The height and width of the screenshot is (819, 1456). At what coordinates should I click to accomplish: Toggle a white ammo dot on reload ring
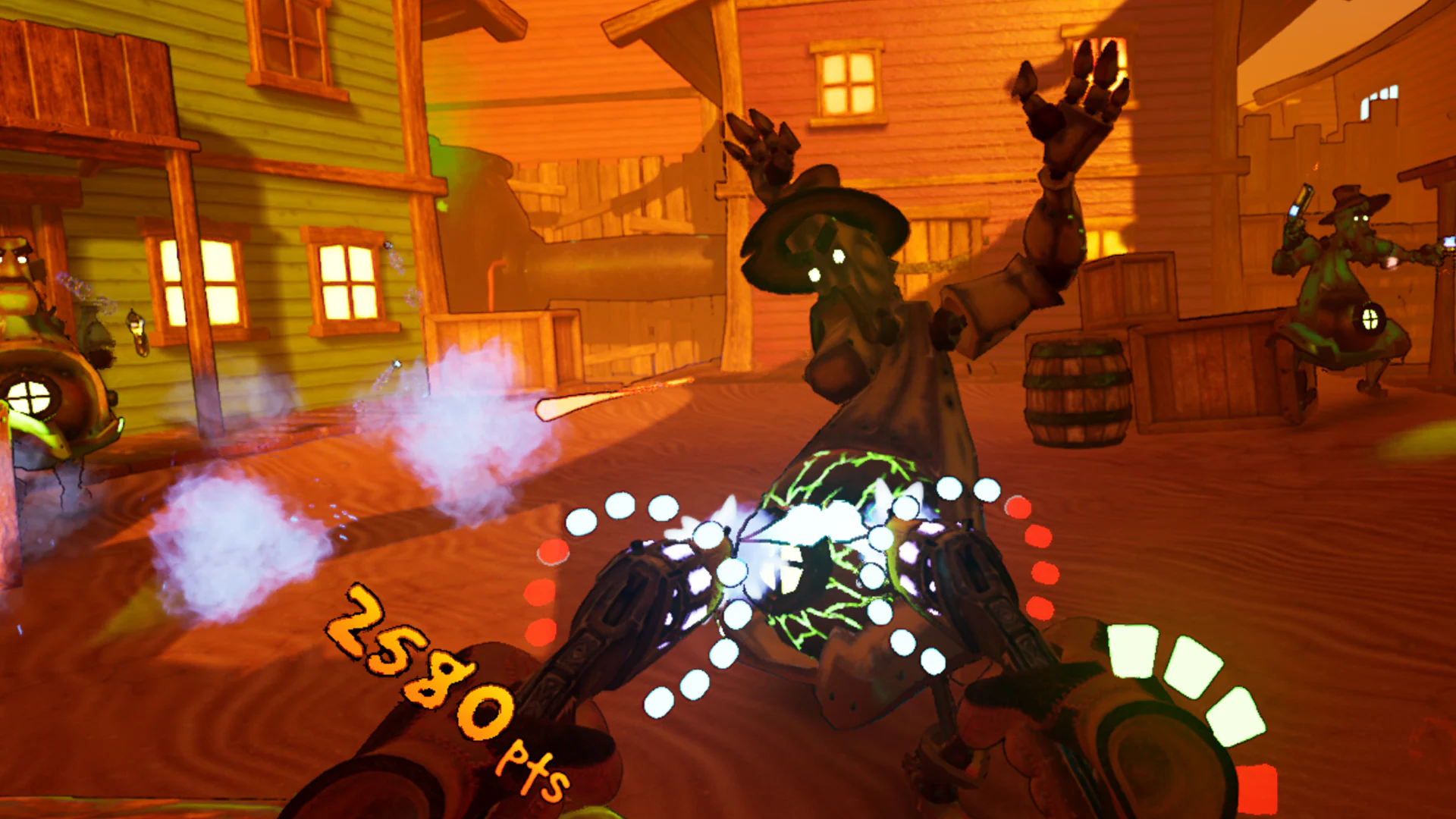coord(618,504)
